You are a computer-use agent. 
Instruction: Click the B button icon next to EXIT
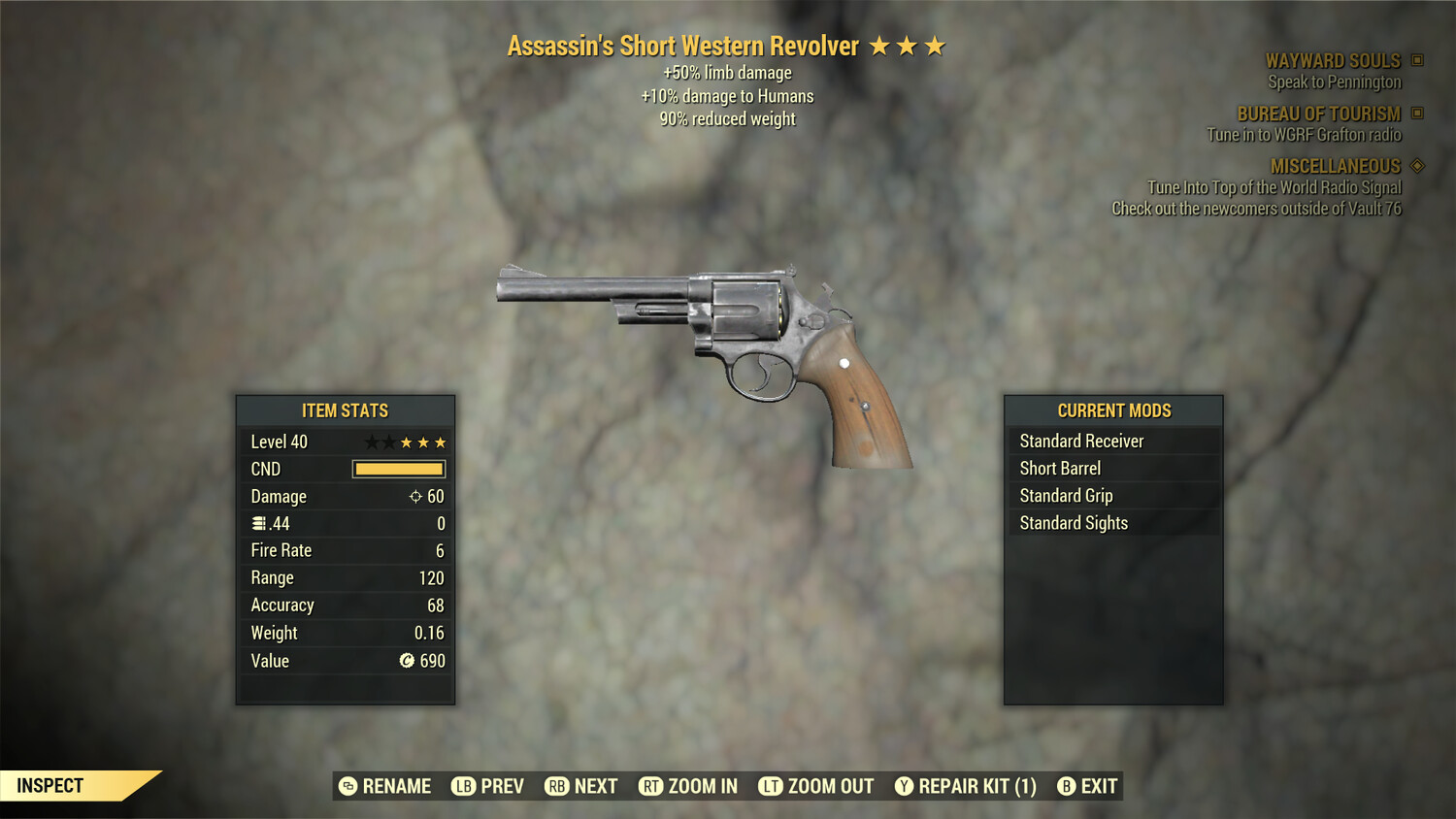[1066, 786]
